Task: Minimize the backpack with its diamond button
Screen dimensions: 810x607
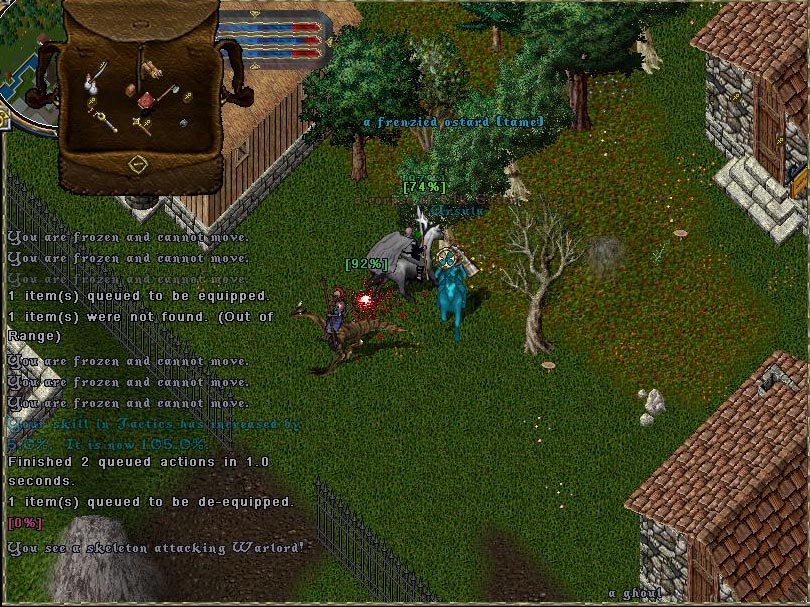Action: pyautogui.click(x=138, y=163)
